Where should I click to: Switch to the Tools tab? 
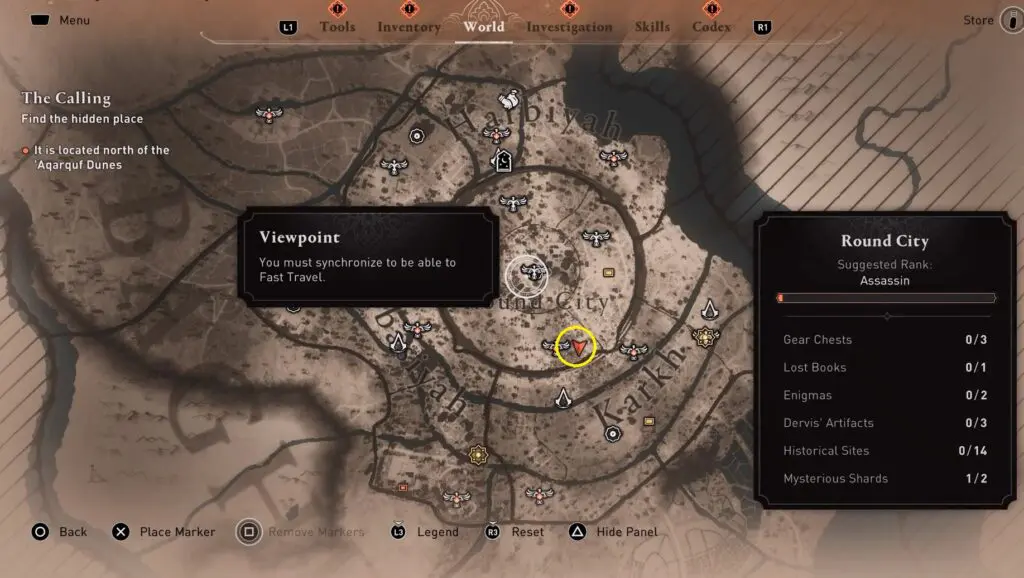click(x=337, y=27)
